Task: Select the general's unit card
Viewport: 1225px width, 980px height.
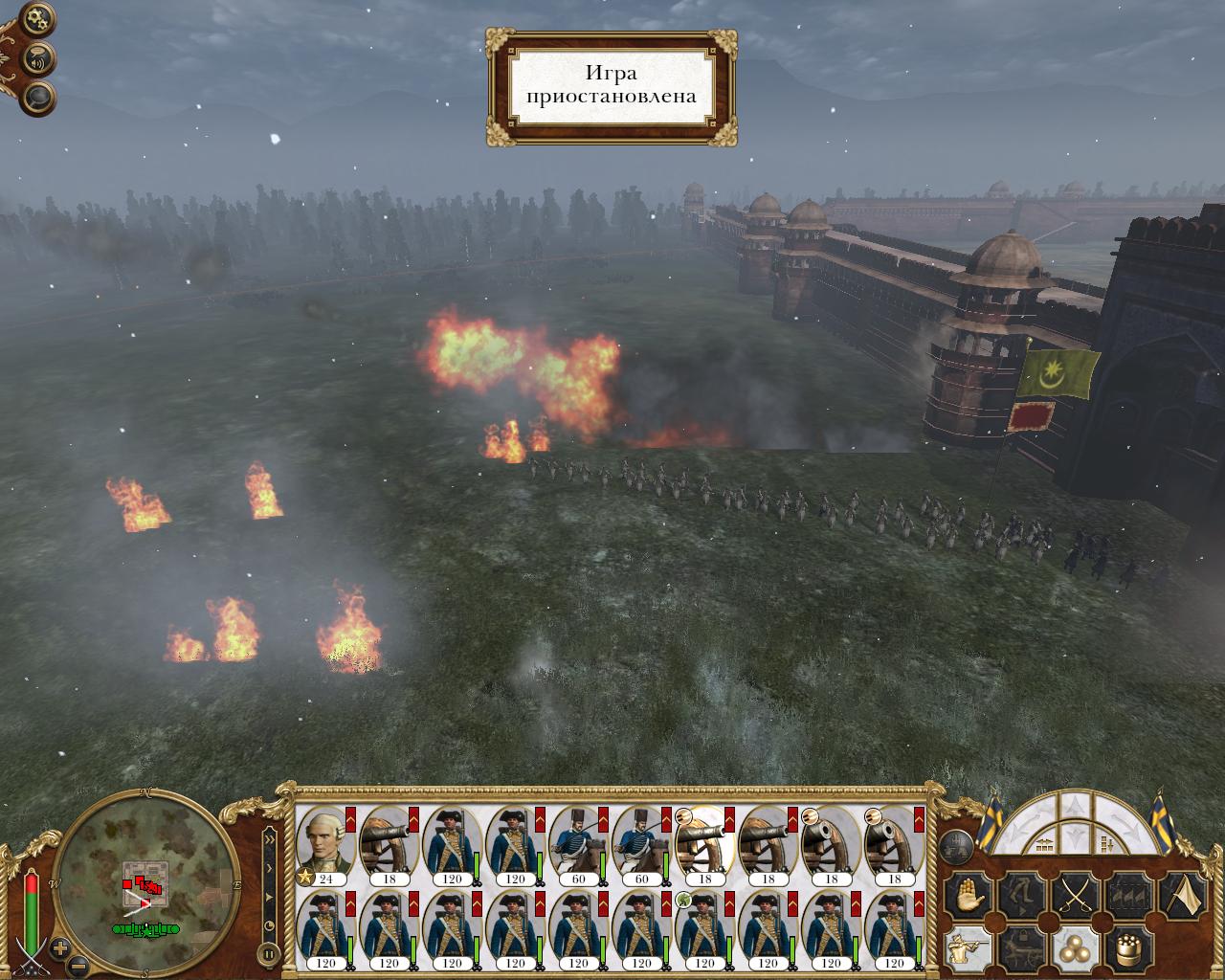Action: pos(324,844)
